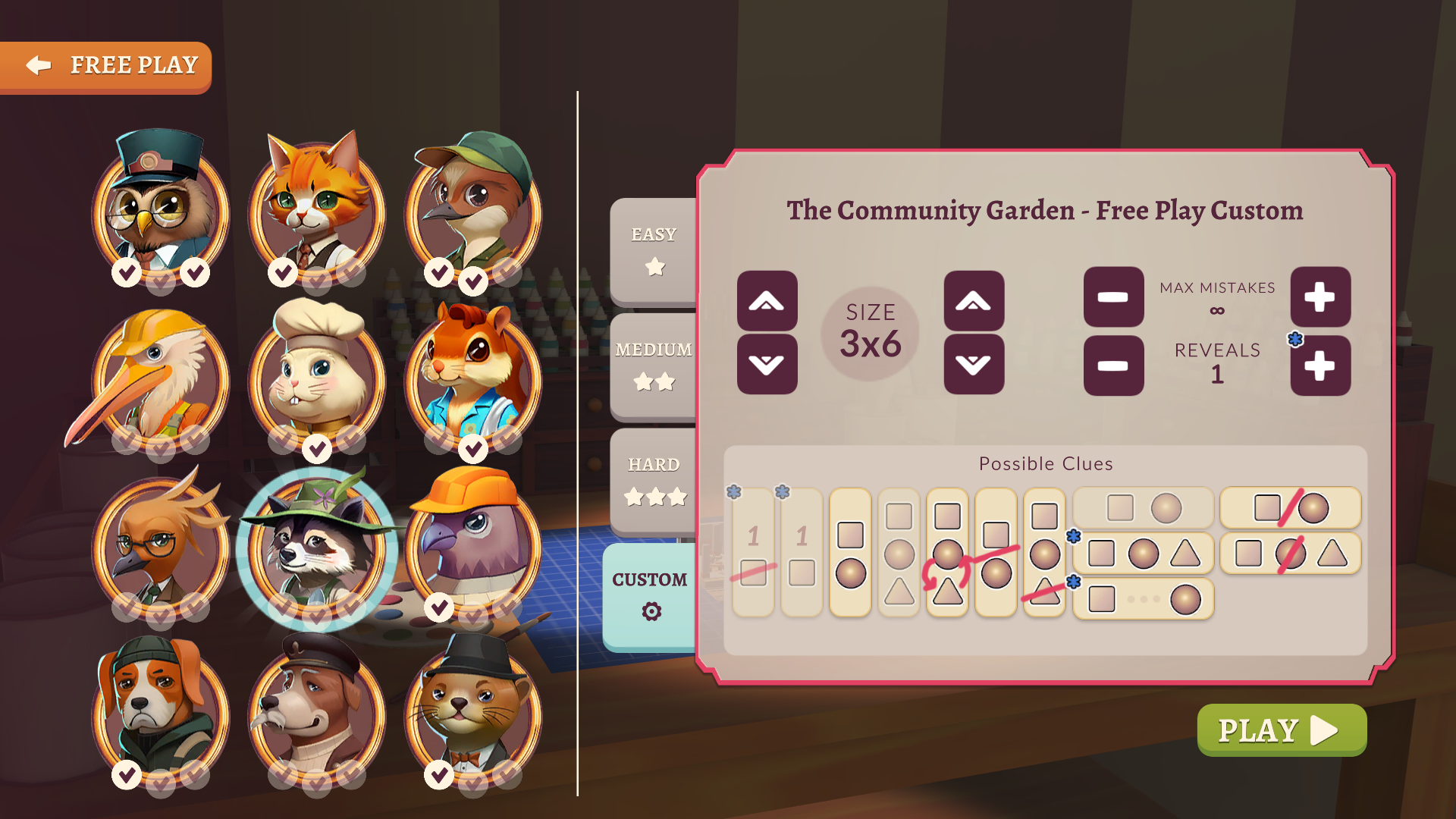Image resolution: width=1456 pixels, height=819 pixels.
Task: Increase the puzzle column count
Action: coord(974,301)
